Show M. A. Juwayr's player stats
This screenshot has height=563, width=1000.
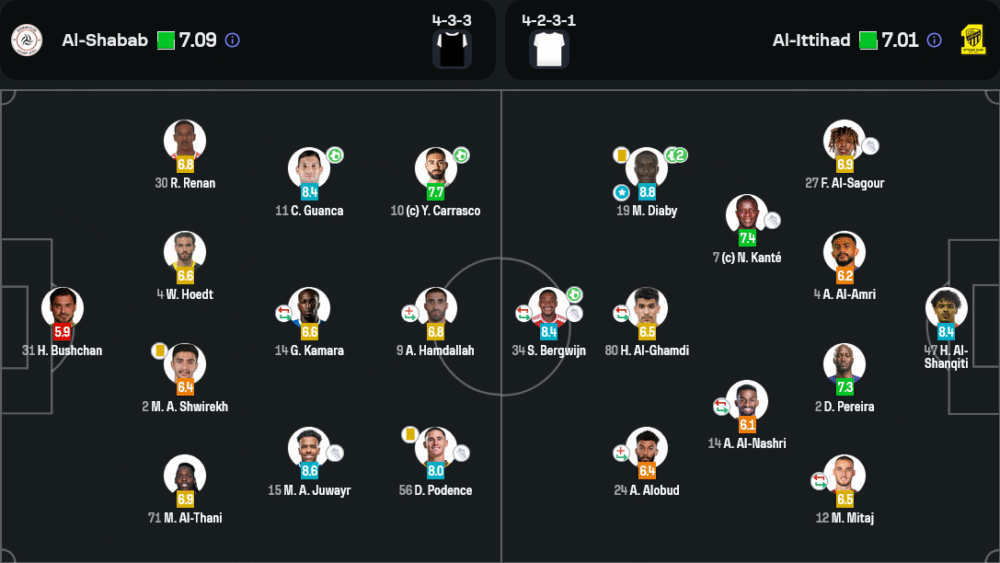[x=309, y=448]
